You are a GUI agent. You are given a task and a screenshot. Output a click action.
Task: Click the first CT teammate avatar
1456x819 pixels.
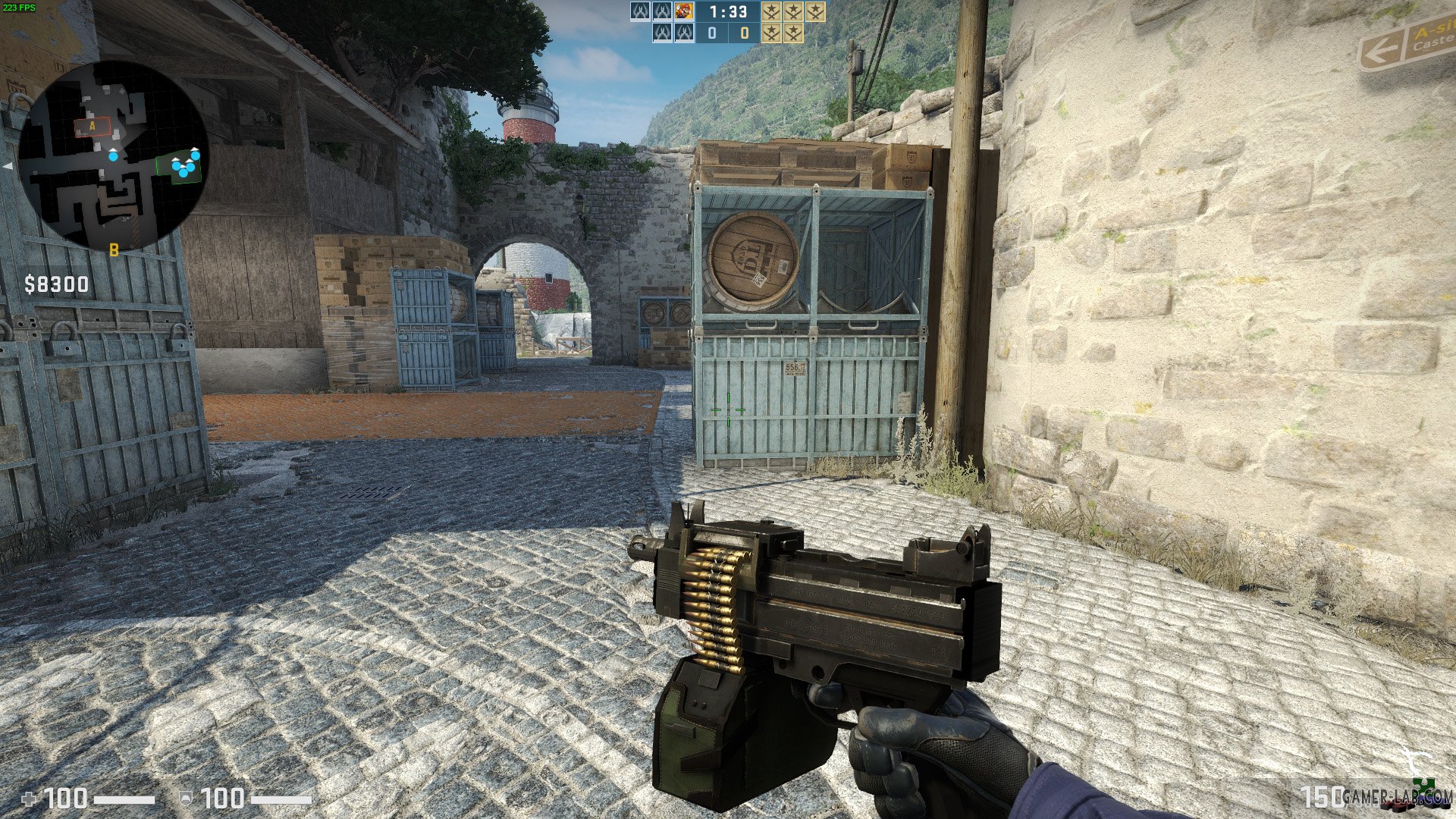tap(640, 11)
